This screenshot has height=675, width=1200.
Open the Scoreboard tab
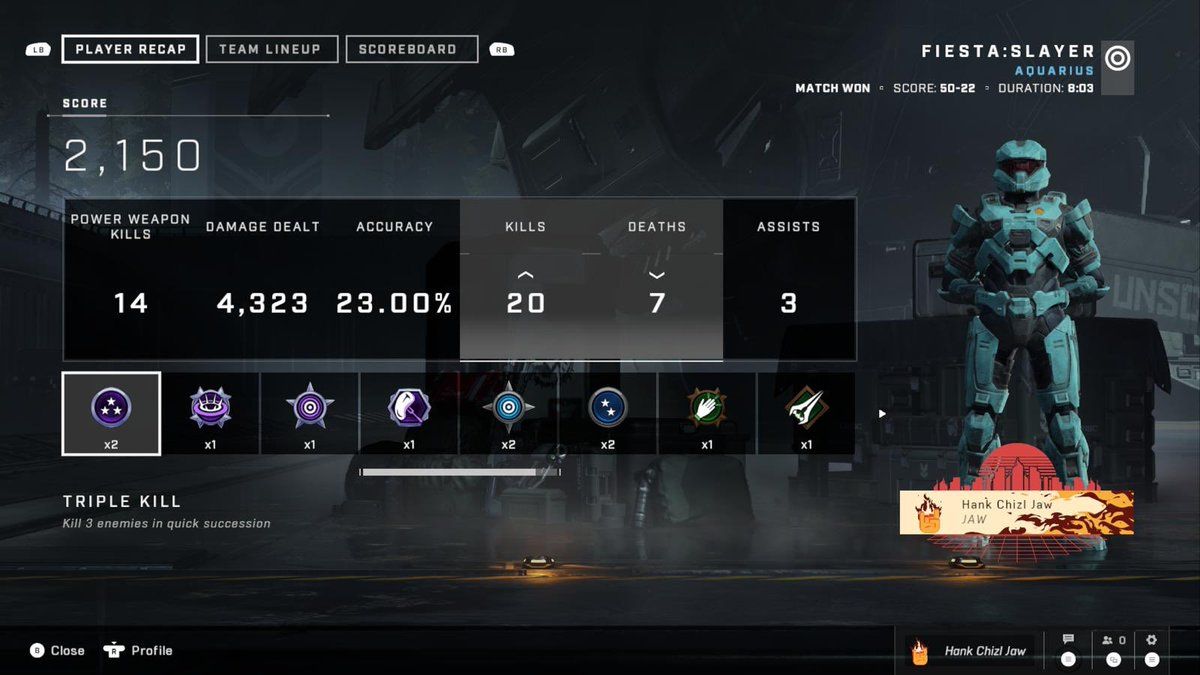411,49
